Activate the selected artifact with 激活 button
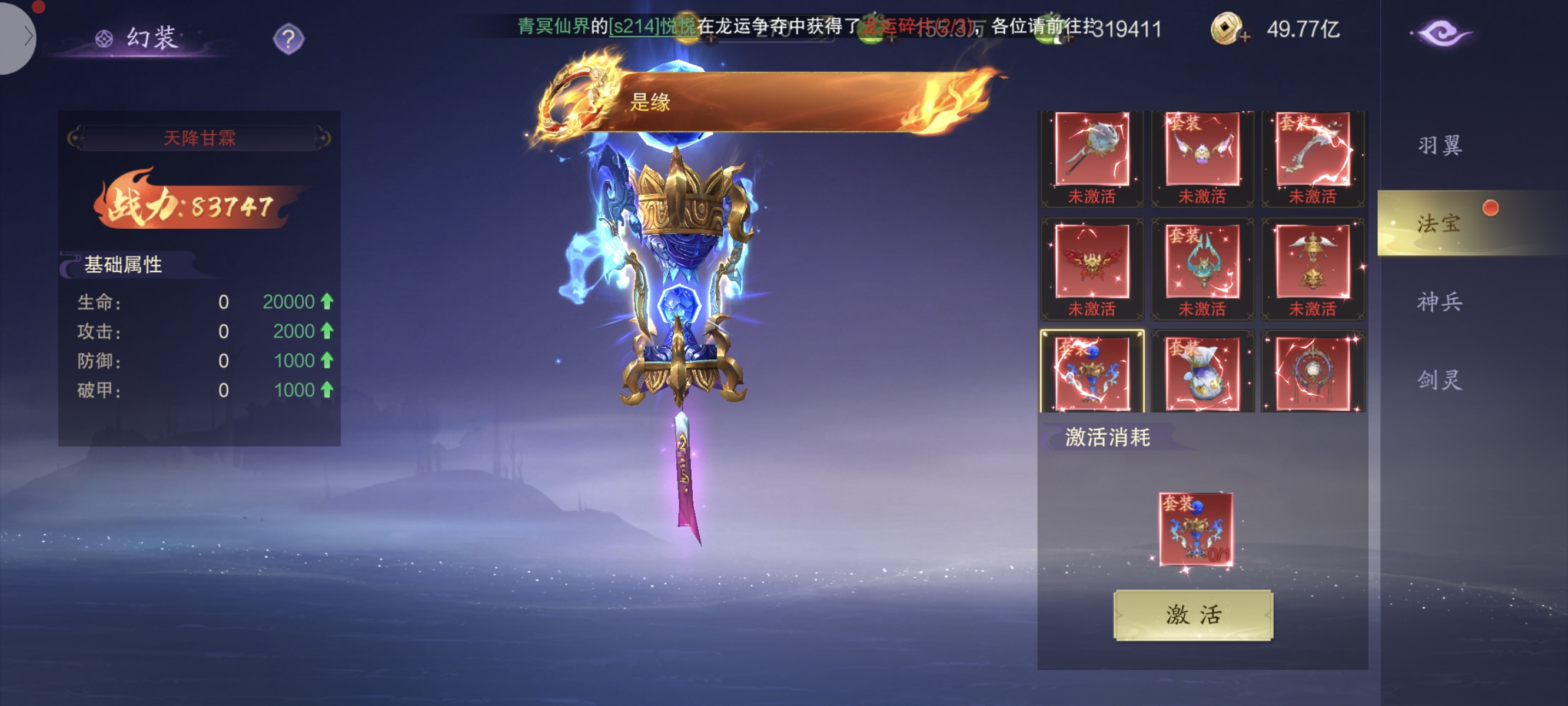1568x706 pixels. coord(1192,615)
